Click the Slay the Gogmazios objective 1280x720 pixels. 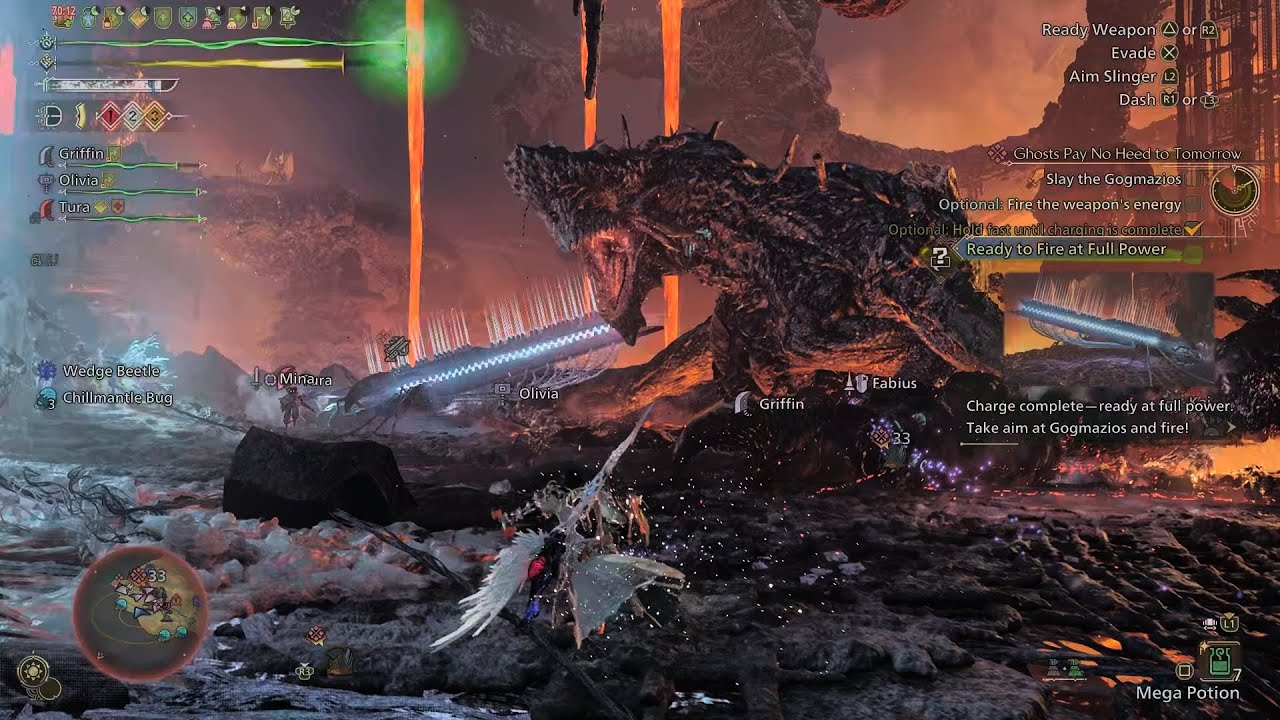(x=1112, y=179)
